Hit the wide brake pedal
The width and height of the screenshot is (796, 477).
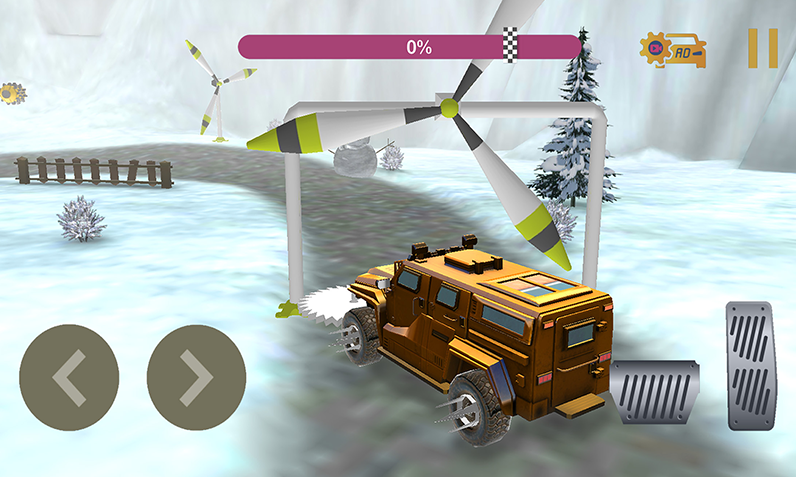tap(655, 392)
